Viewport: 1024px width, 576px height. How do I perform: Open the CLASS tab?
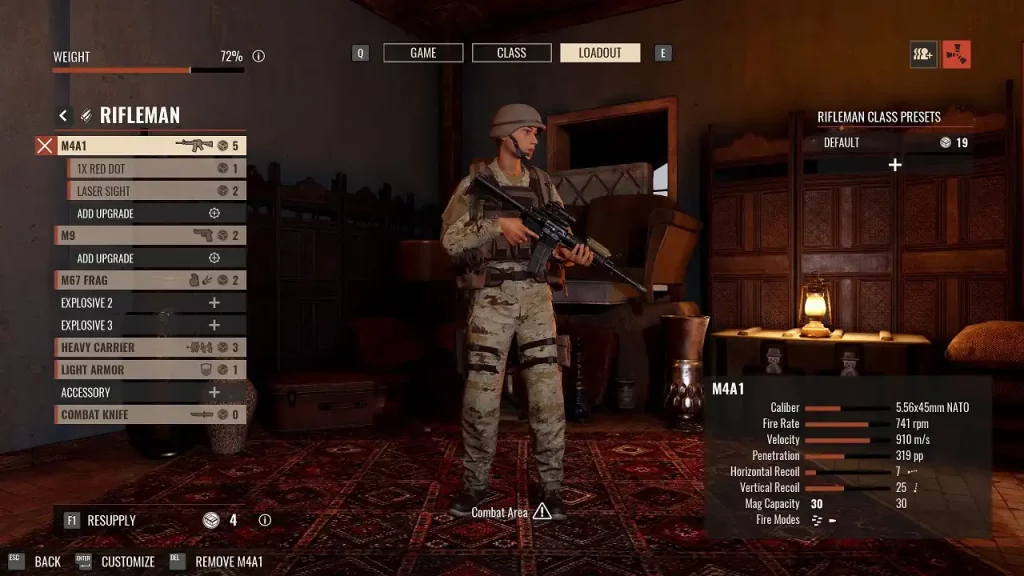(x=511, y=53)
